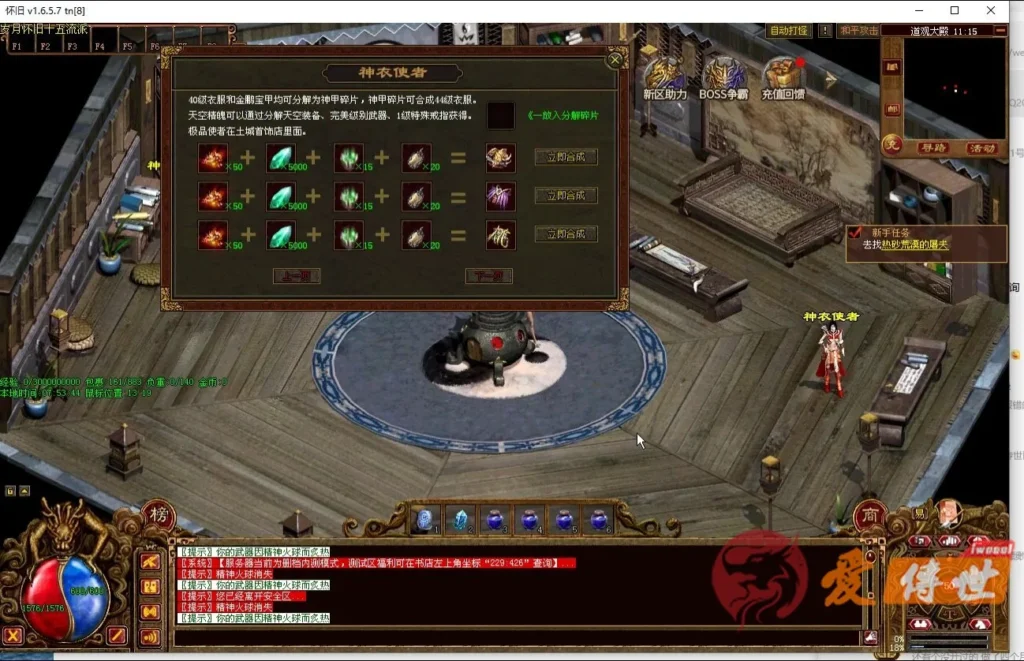
Task: Go to the next page (下一页)
Action: pos(488,276)
